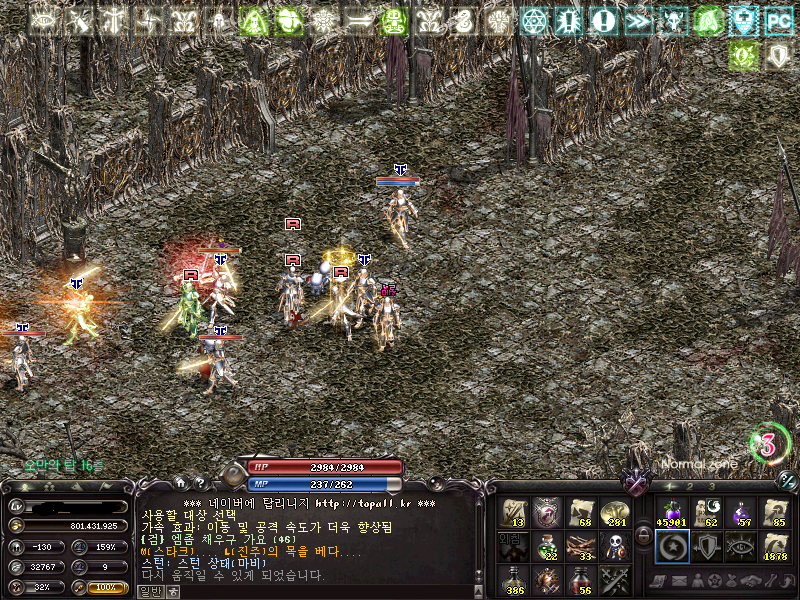The width and height of the screenshot is (800, 600).
Task: Click the home button above chat
Action: tap(180, 483)
